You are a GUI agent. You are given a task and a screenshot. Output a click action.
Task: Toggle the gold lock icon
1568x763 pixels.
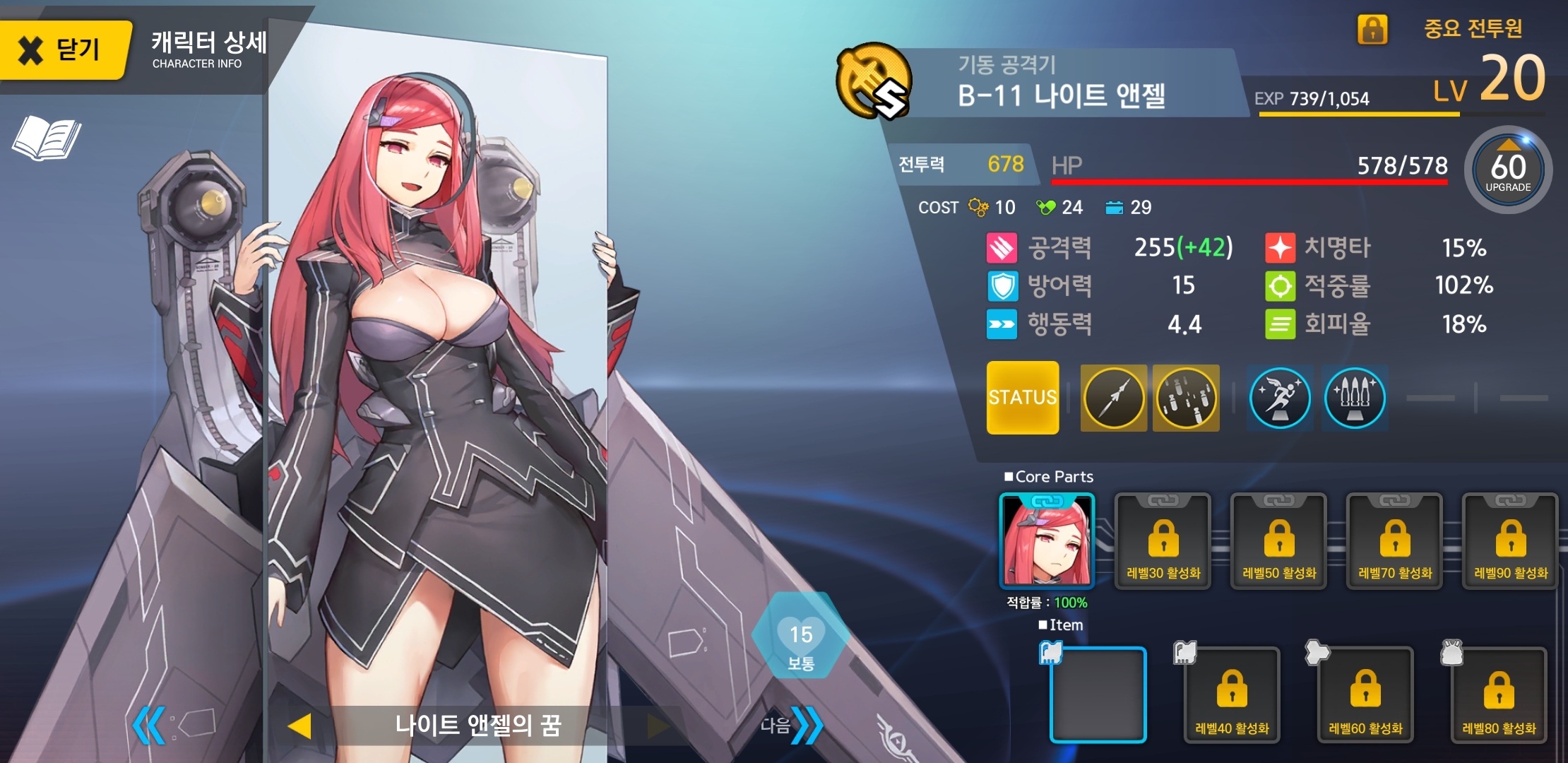pos(1372,29)
